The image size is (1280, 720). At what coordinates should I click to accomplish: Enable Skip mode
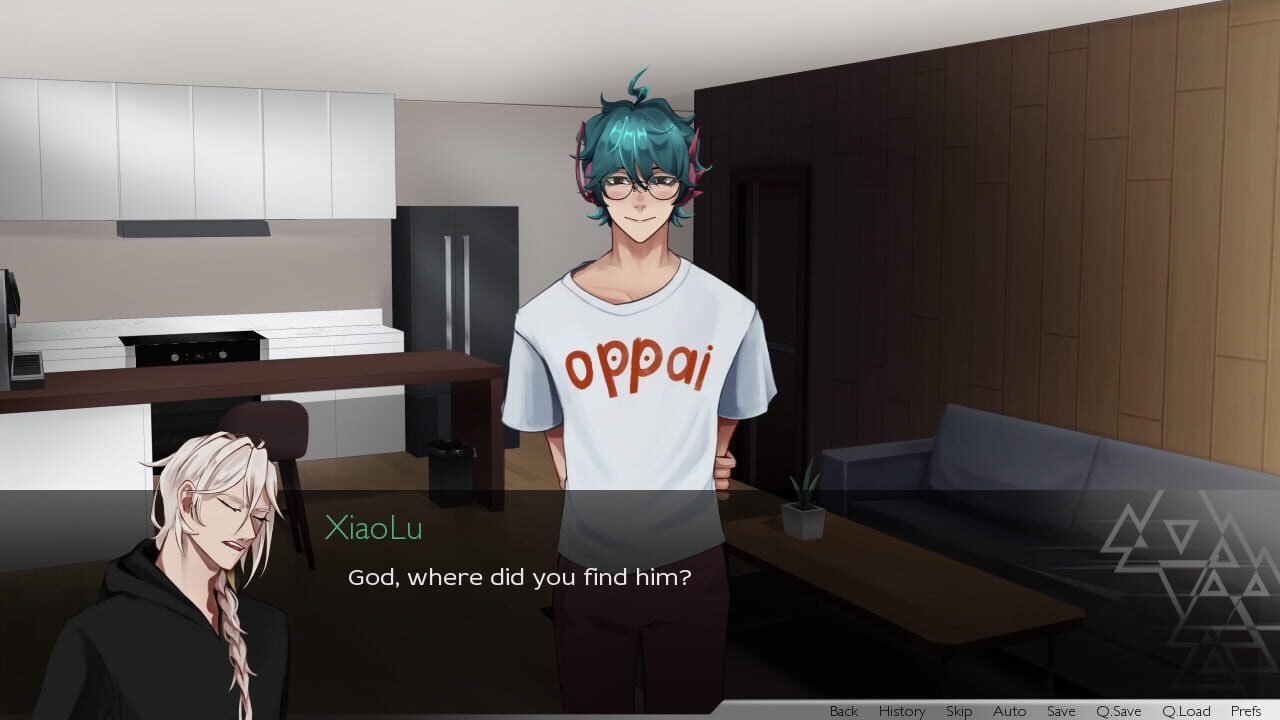(x=959, y=711)
